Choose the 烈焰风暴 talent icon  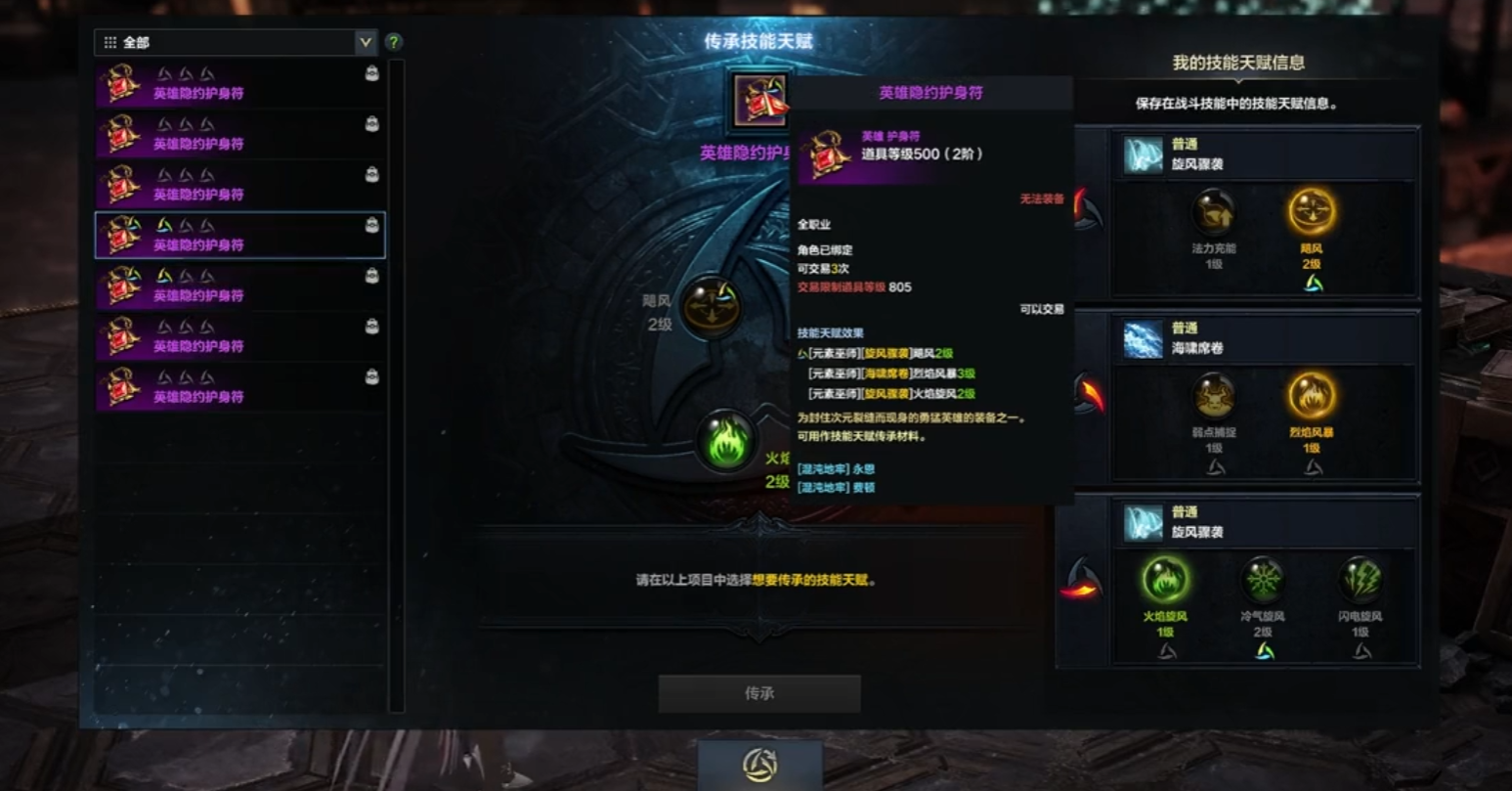click(1311, 396)
